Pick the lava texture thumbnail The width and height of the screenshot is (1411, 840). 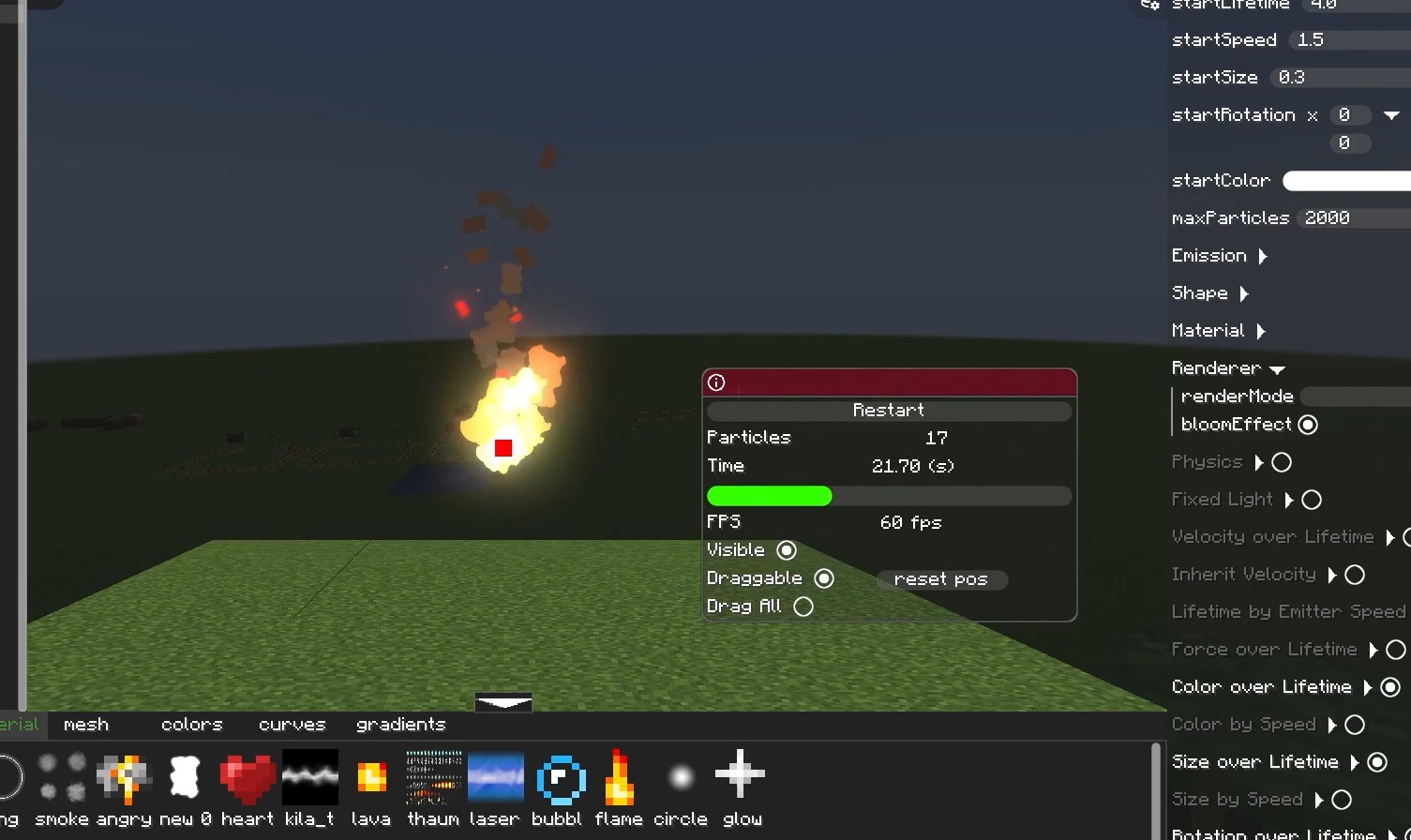pyautogui.click(x=371, y=778)
